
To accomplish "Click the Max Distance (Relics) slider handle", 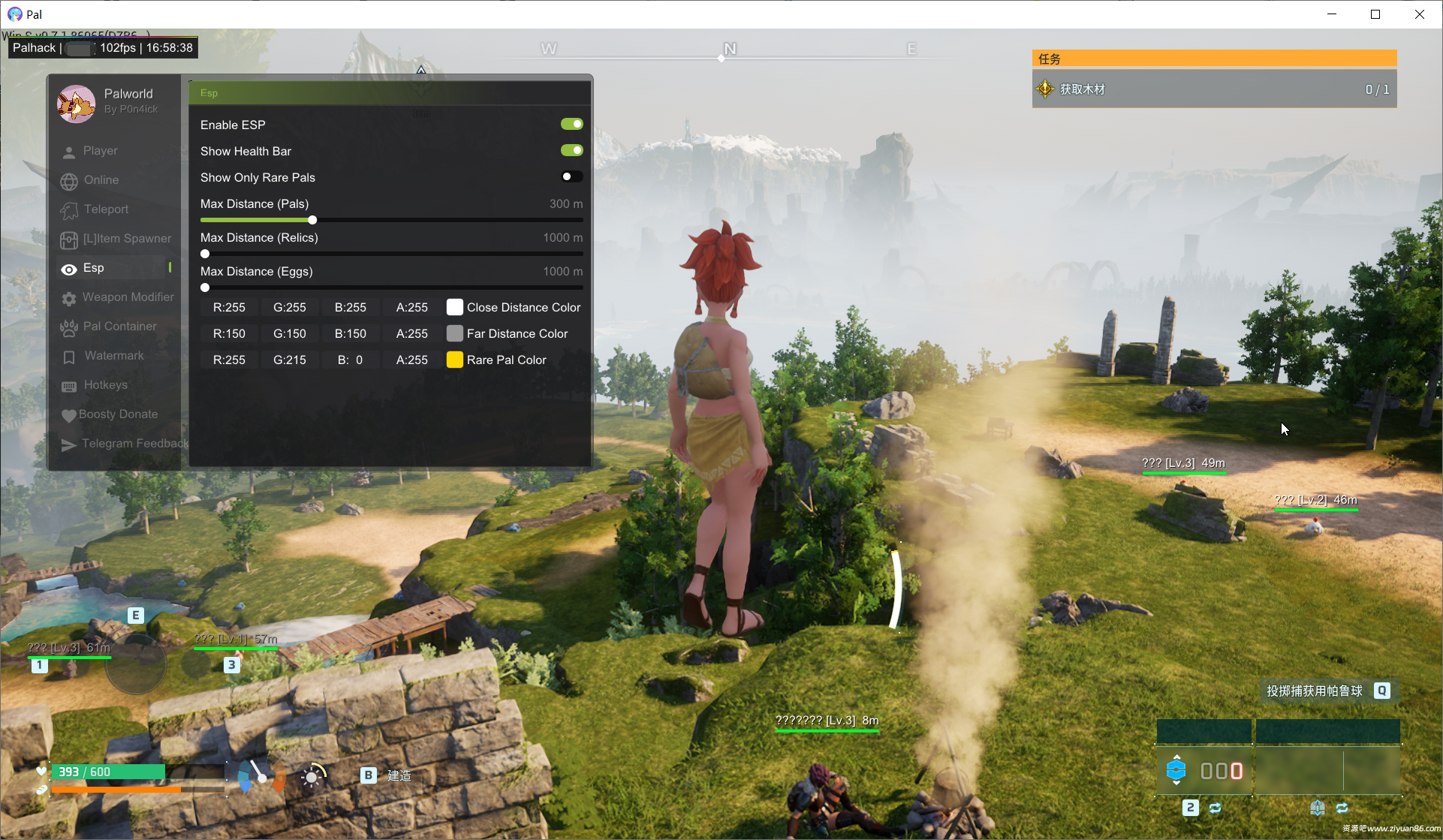I will 205,254.
